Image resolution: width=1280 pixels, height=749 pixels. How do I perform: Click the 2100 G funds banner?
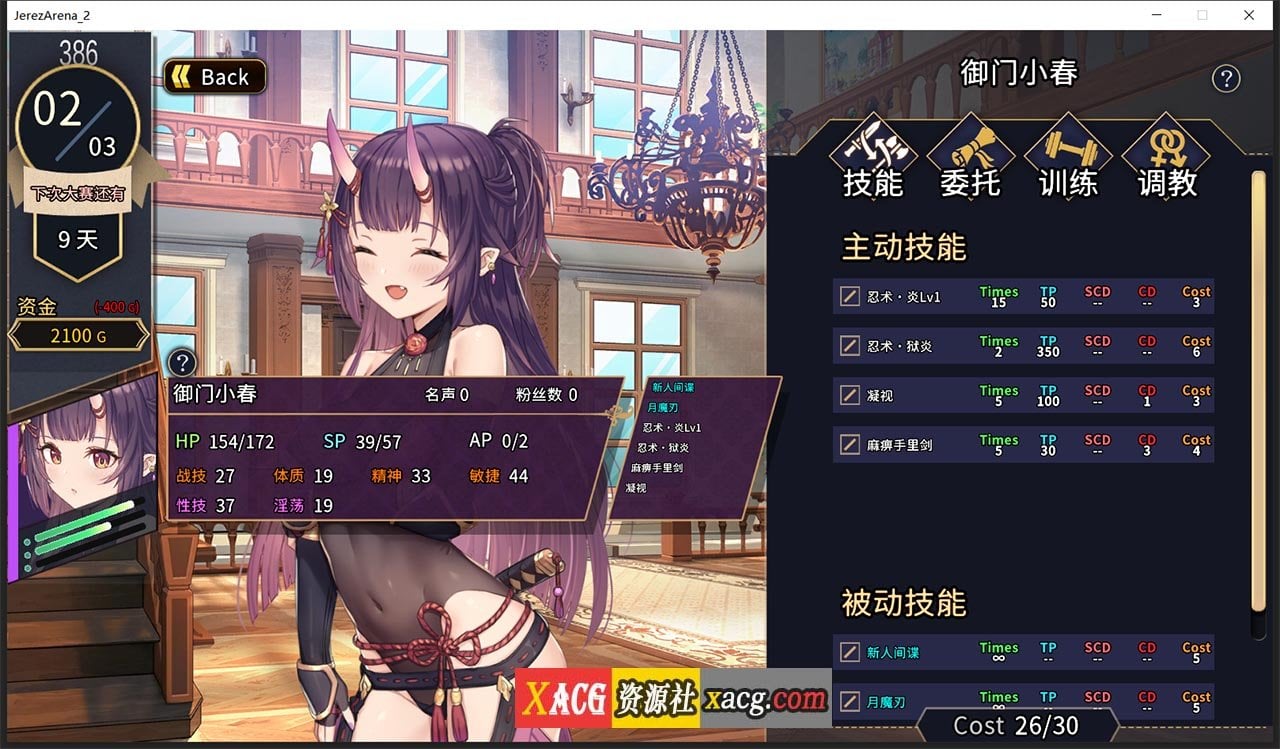pyautogui.click(x=78, y=336)
